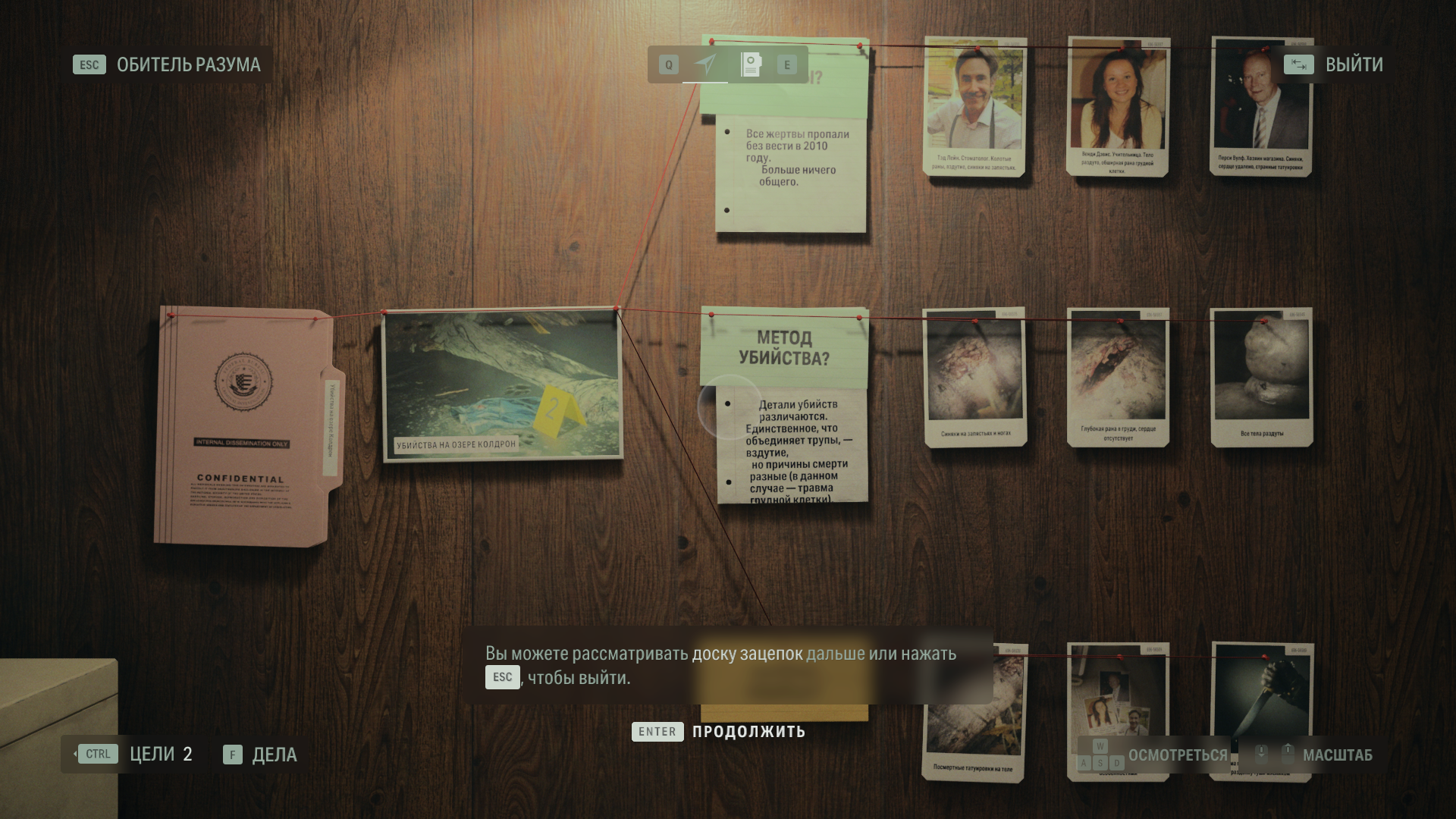Open the ДЕЛА cases menu
This screenshot has width=1456, height=819.
coord(275,755)
